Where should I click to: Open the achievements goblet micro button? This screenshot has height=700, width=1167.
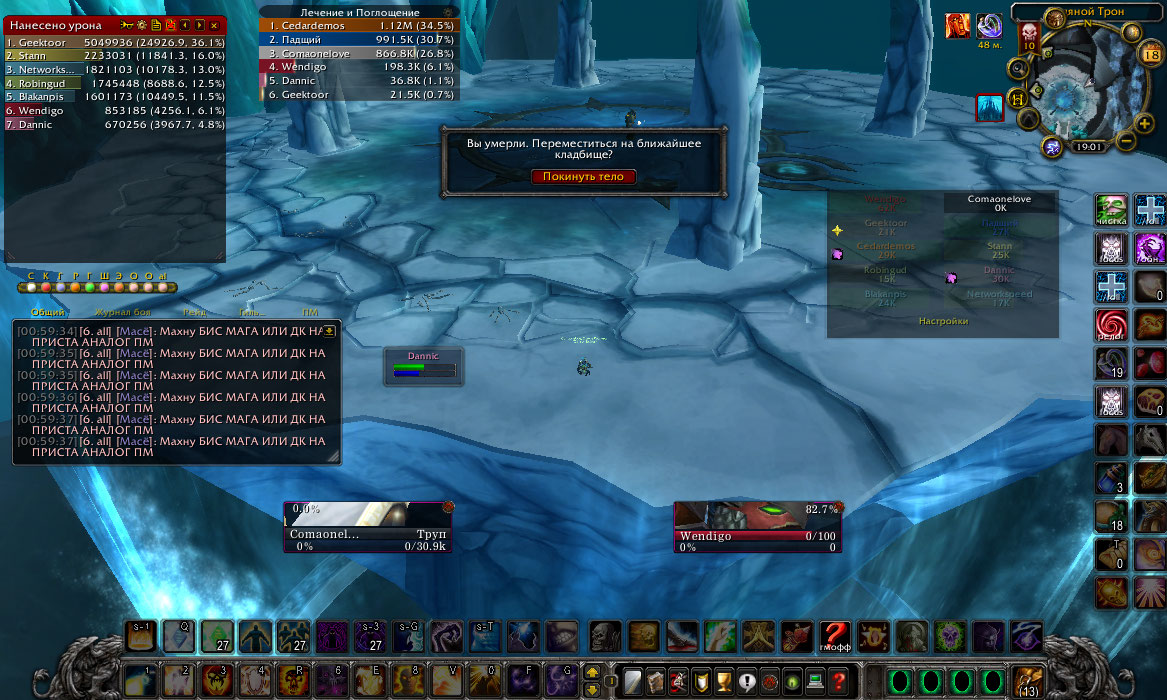[x=724, y=681]
